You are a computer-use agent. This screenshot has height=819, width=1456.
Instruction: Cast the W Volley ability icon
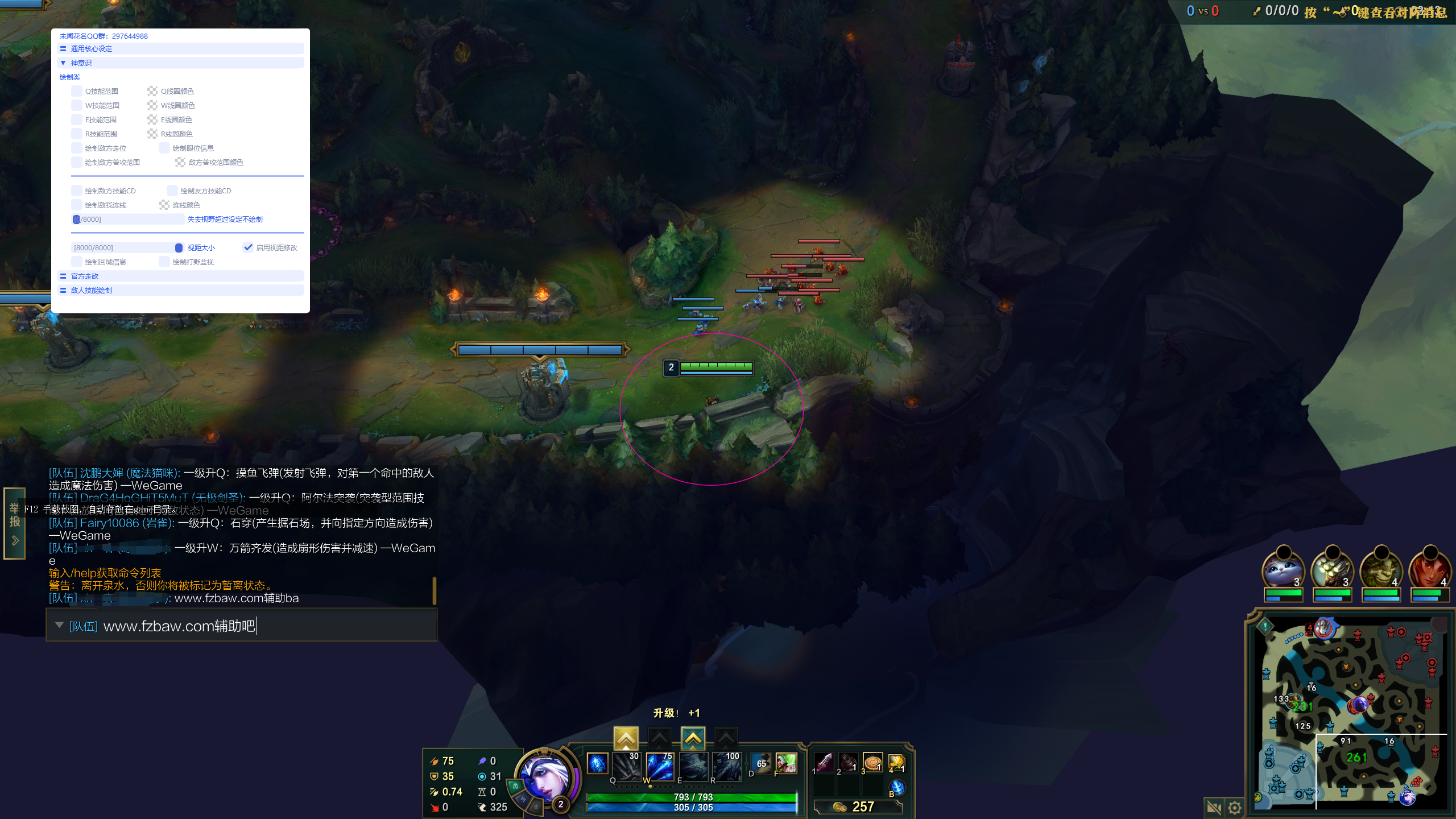(660, 766)
